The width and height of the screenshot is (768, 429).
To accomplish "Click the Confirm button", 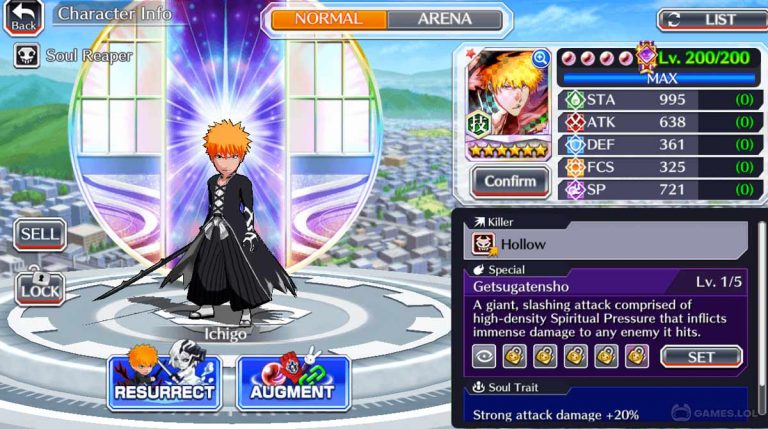I will 510,181.
